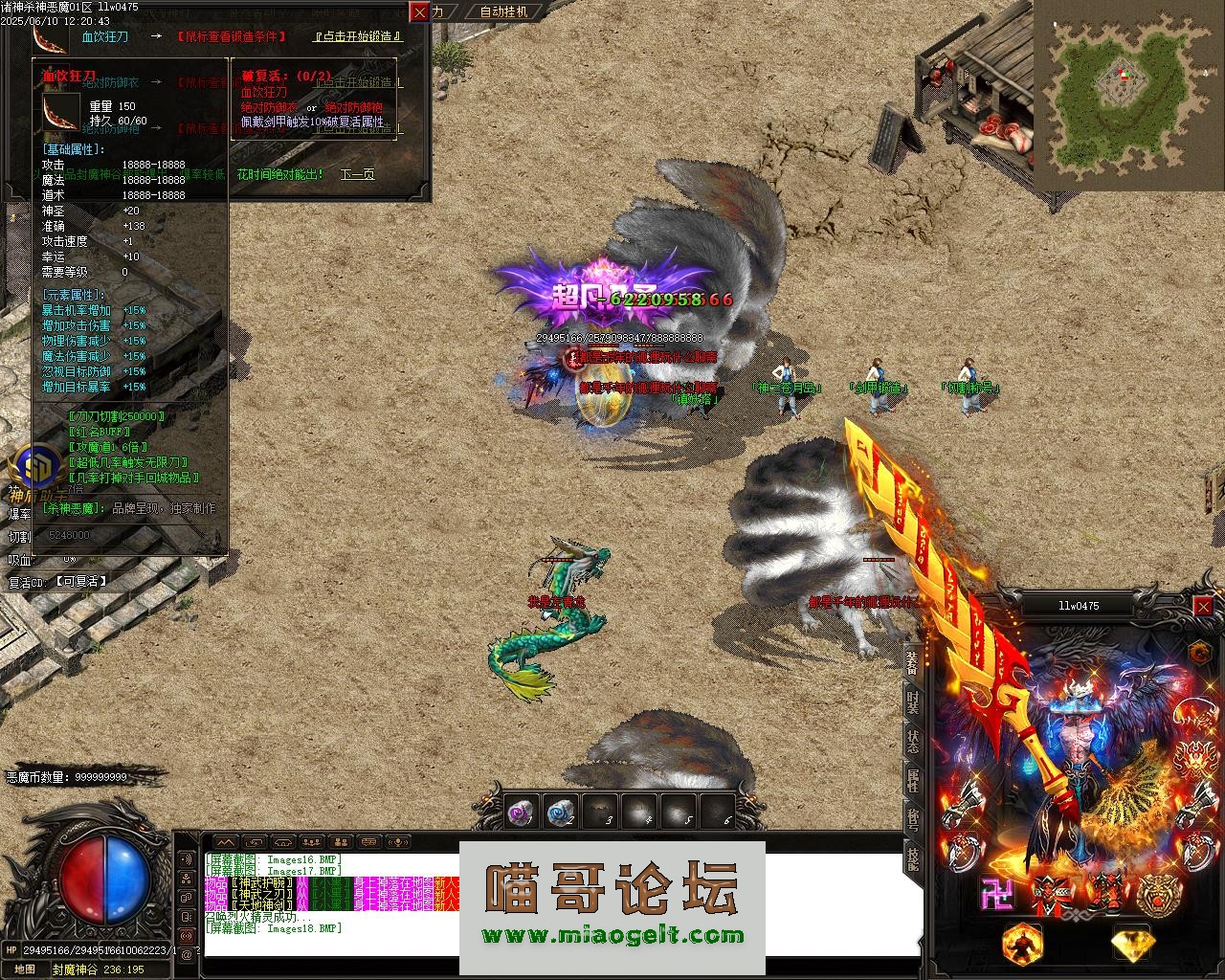Show the 属性 attributes tab
Image resolution: width=1225 pixels, height=980 pixels.
pos(912,780)
